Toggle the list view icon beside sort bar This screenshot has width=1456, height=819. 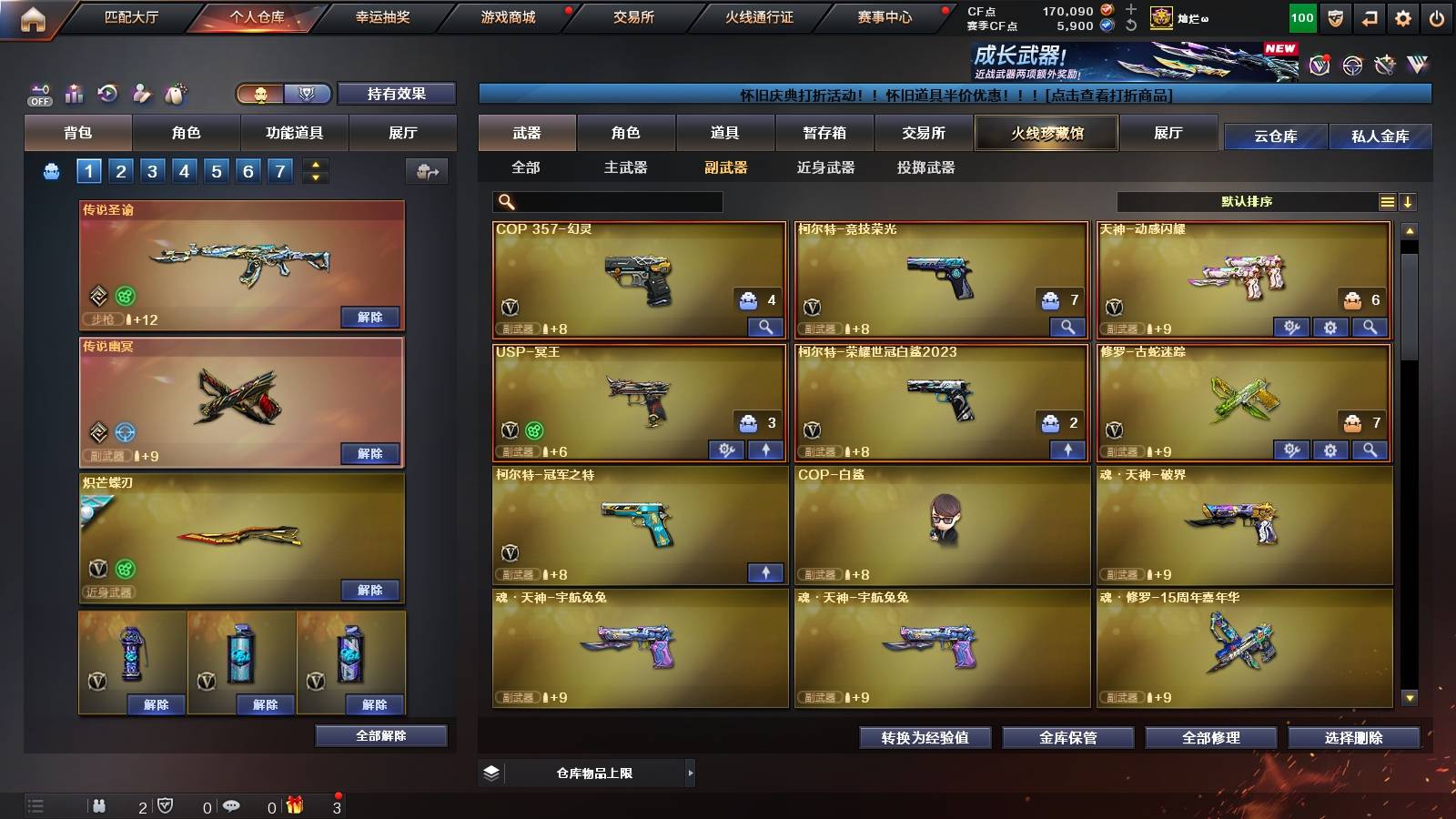coord(1387,201)
